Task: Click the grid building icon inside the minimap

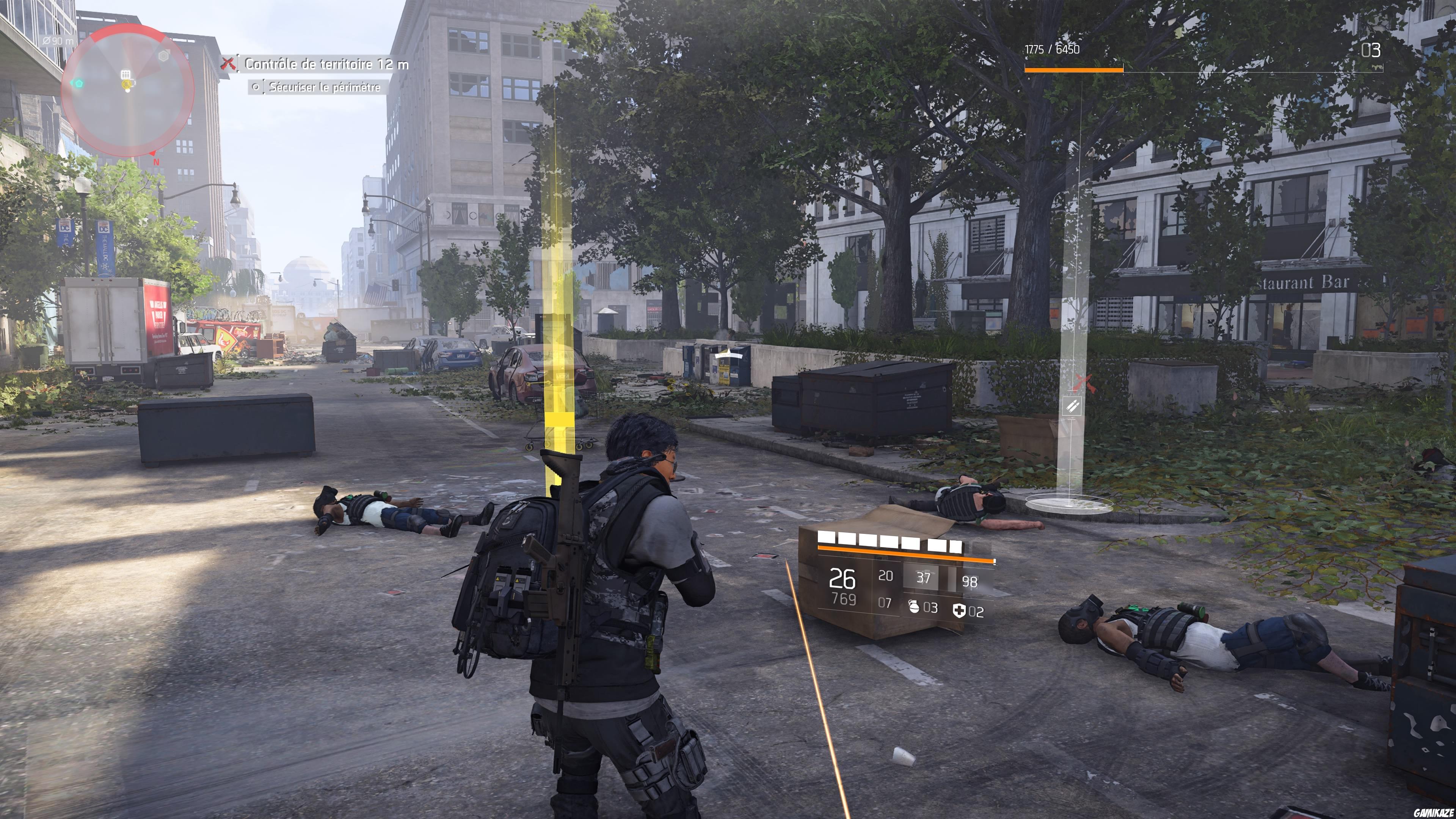Action: point(126,74)
